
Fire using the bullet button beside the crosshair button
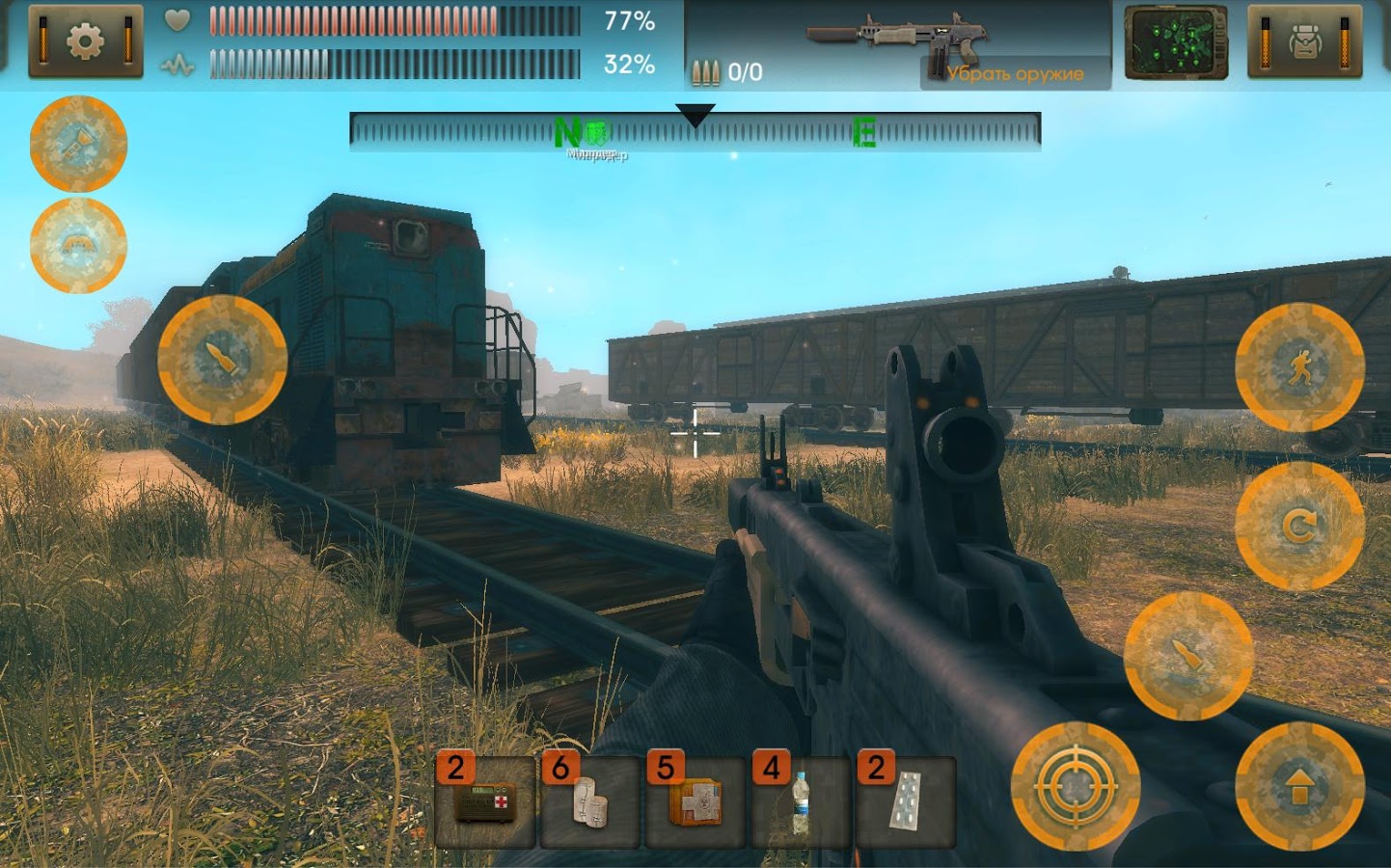(x=1188, y=656)
